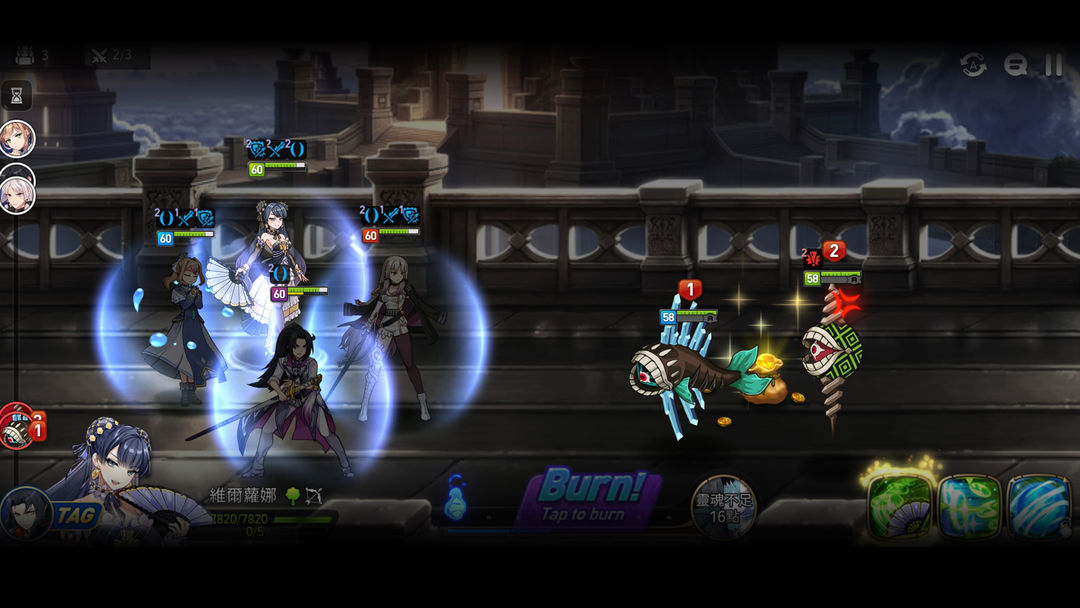Pause the battle
Viewport: 1080px width, 608px height.
[x=1054, y=65]
